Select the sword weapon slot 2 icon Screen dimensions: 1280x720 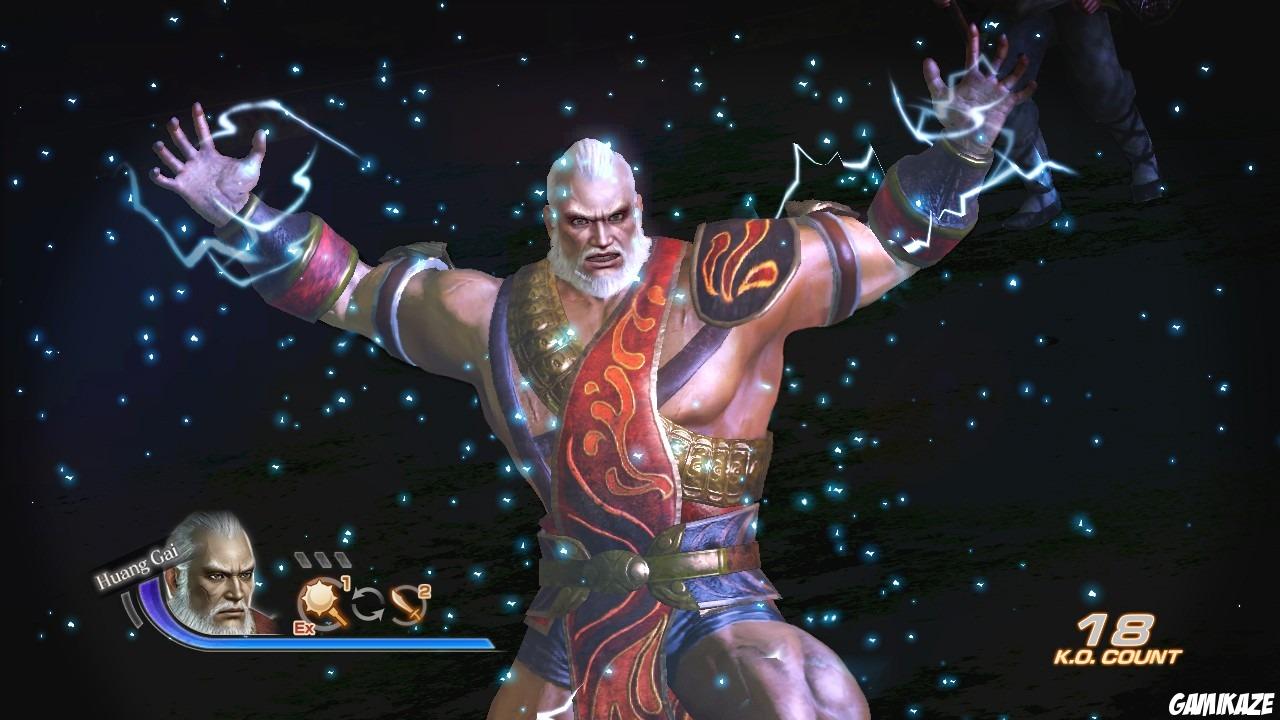coord(405,604)
